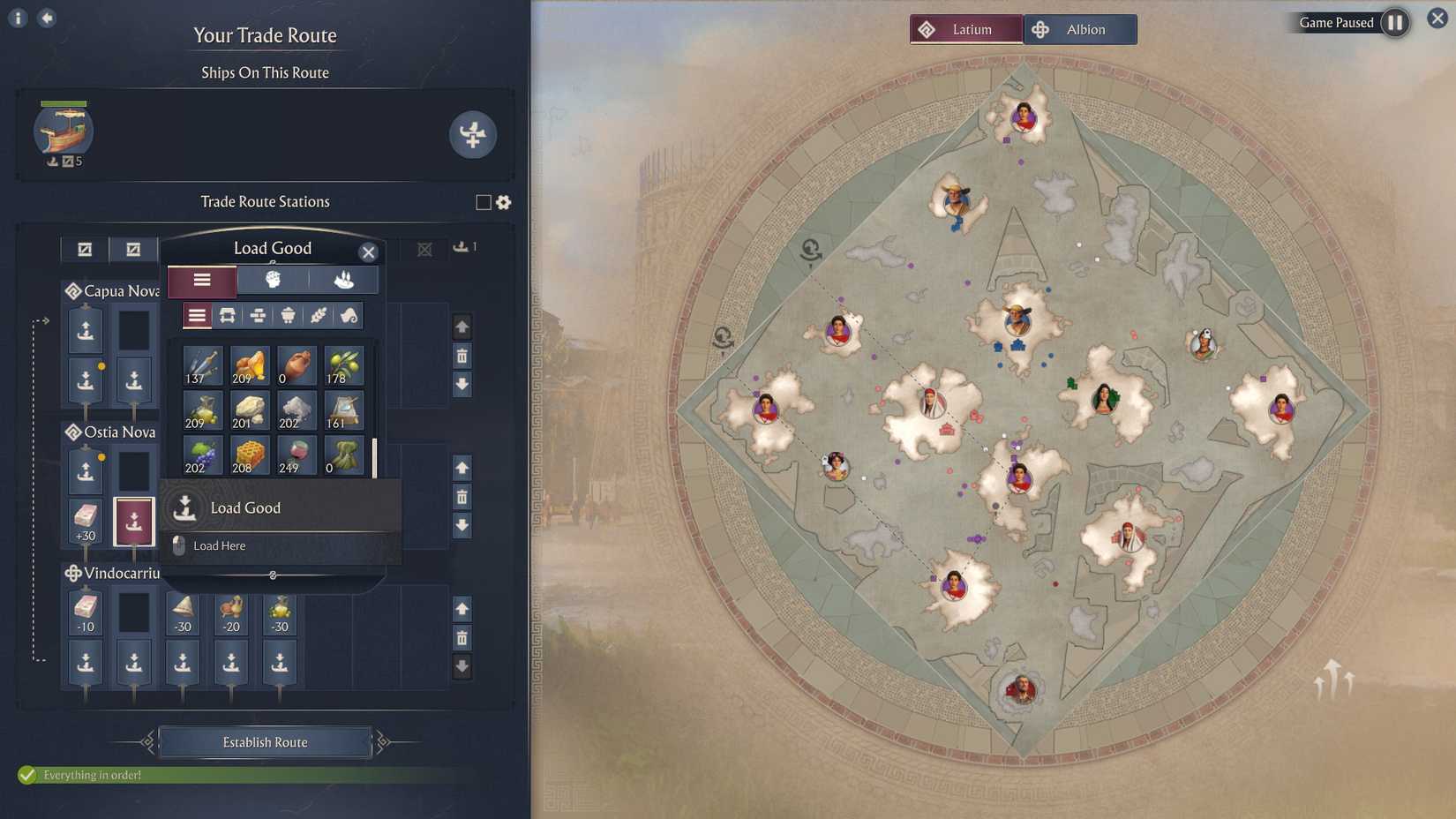The height and width of the screenshot is (819, 1456).
Task: Toggle the crossed loading slot near Load Good header
Action: 424,250
